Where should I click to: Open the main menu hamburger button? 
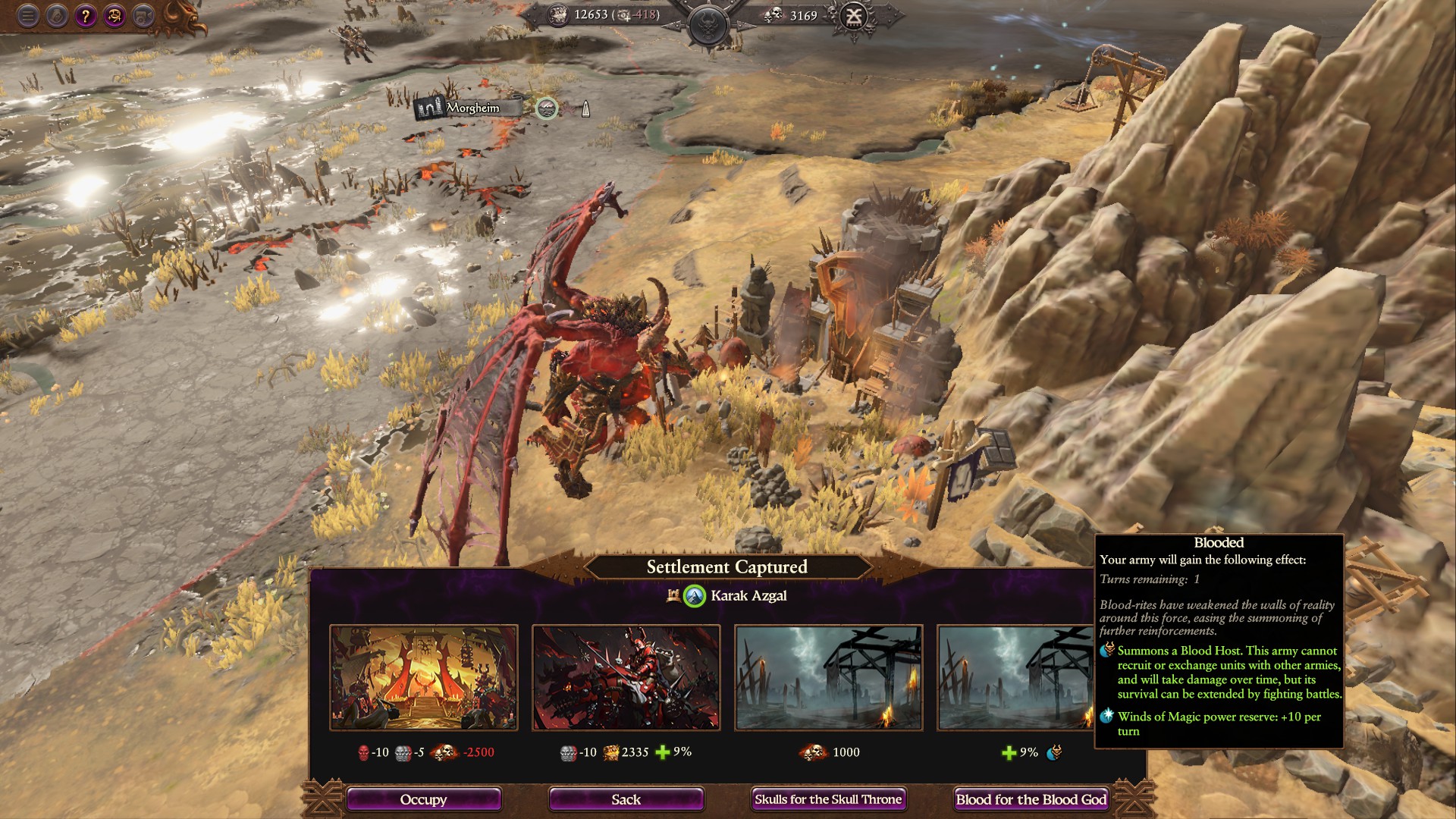point(28,15)
